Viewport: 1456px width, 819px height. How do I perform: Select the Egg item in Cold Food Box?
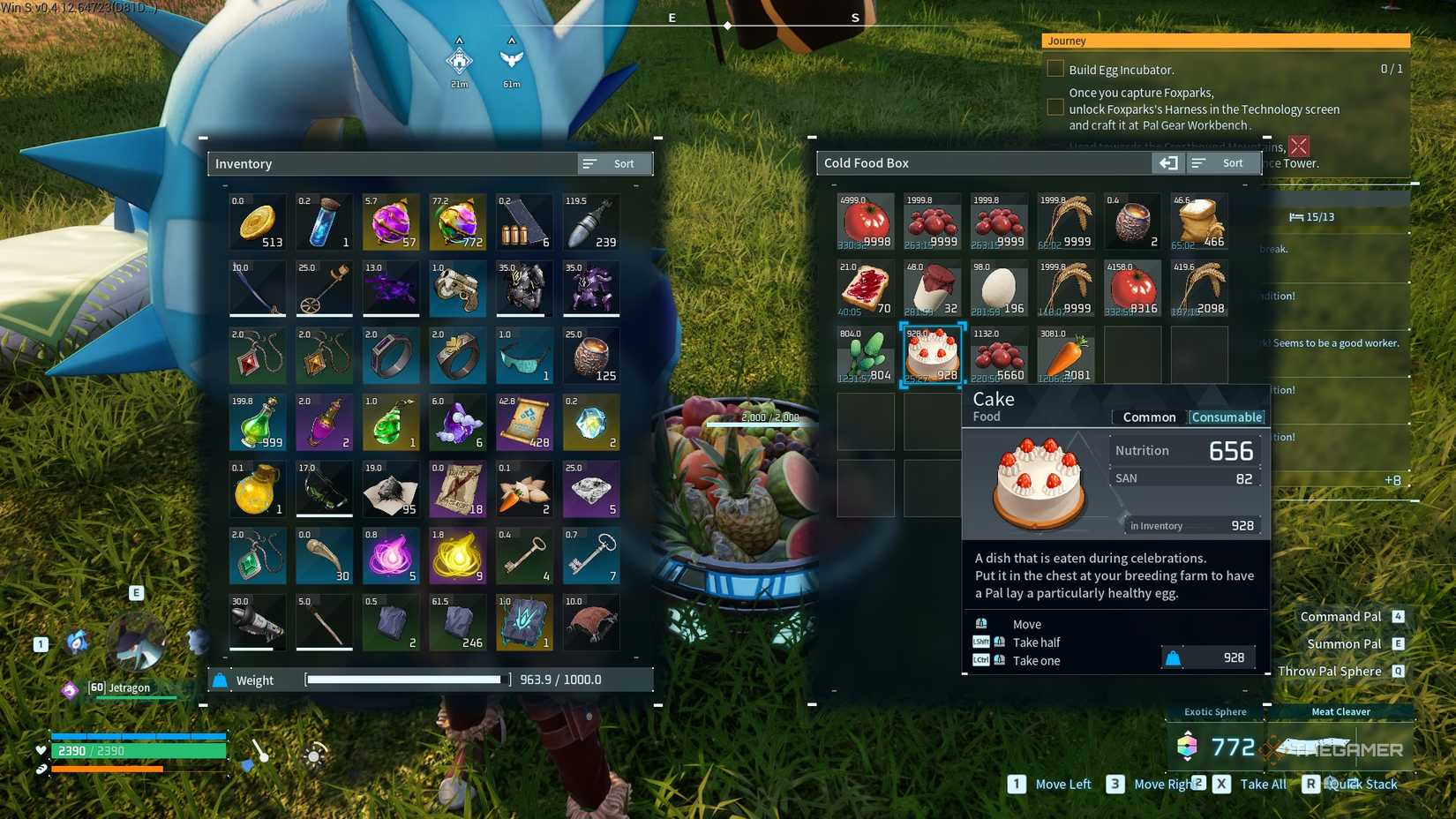click(x=999, y=289)
